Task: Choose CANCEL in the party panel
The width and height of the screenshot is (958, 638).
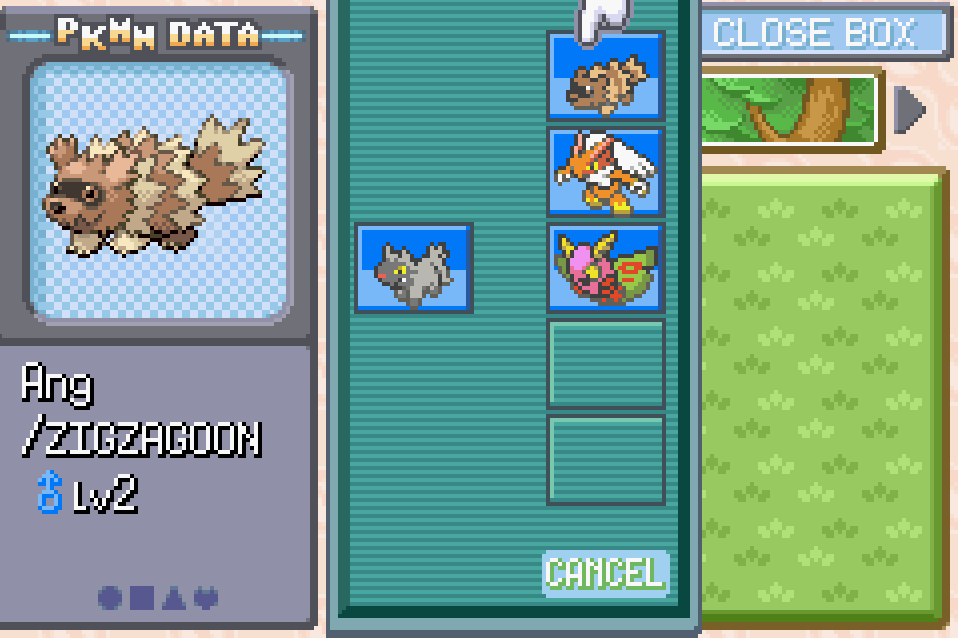Action: click(604, 573)
